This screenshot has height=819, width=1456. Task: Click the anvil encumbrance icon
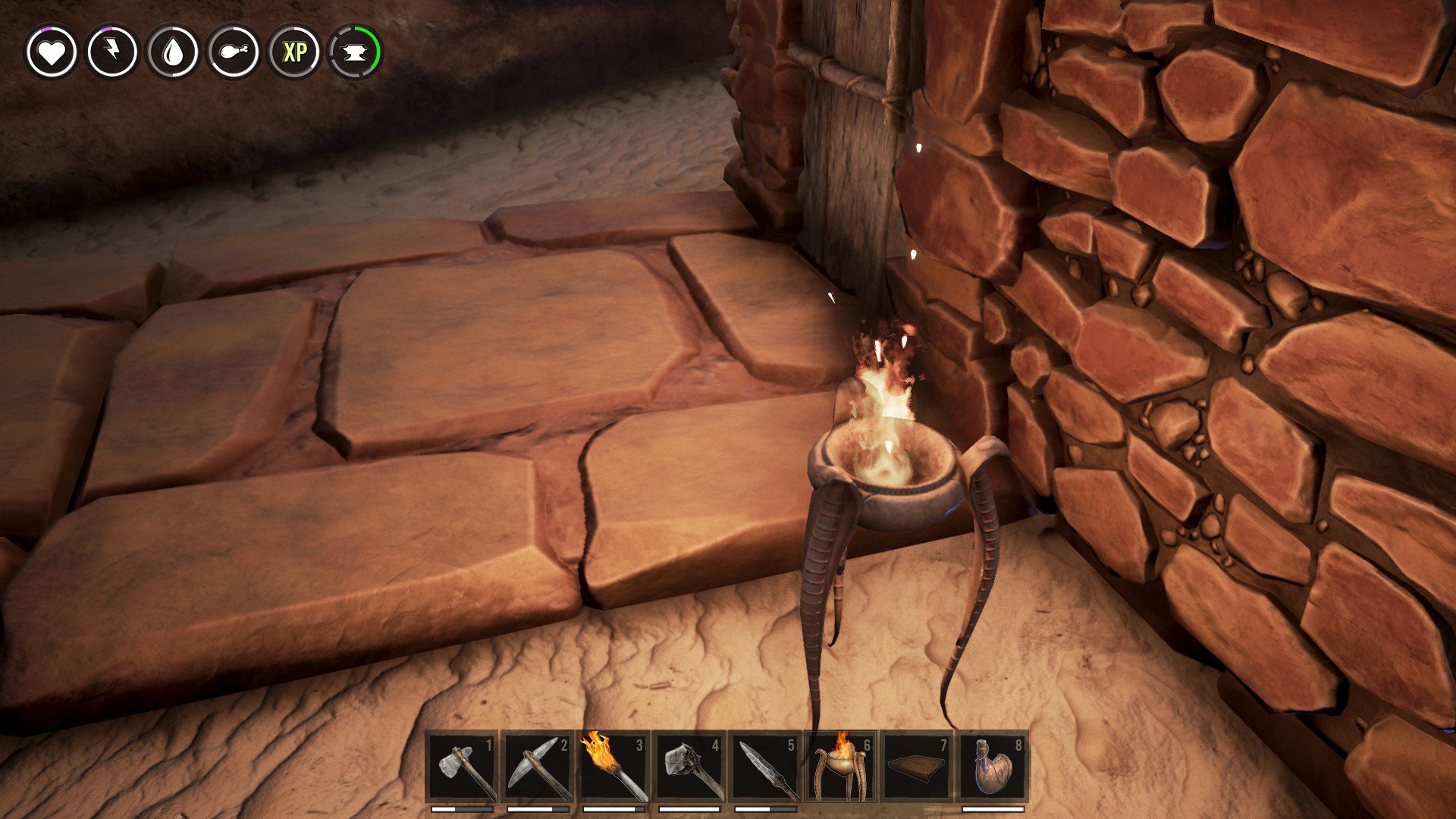click(356, 52)
